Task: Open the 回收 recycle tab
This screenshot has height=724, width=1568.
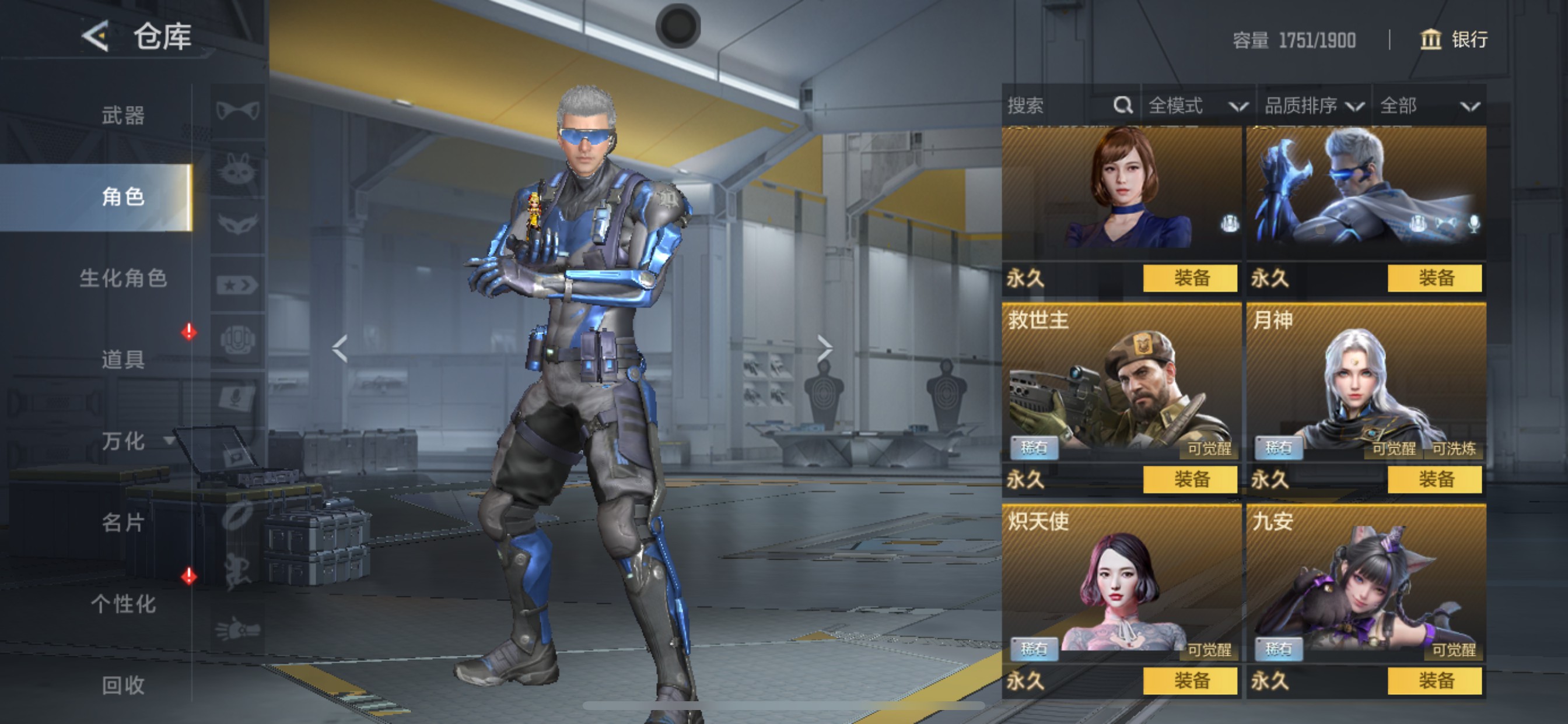Action: pyautogui.click(x=123, y=685)
